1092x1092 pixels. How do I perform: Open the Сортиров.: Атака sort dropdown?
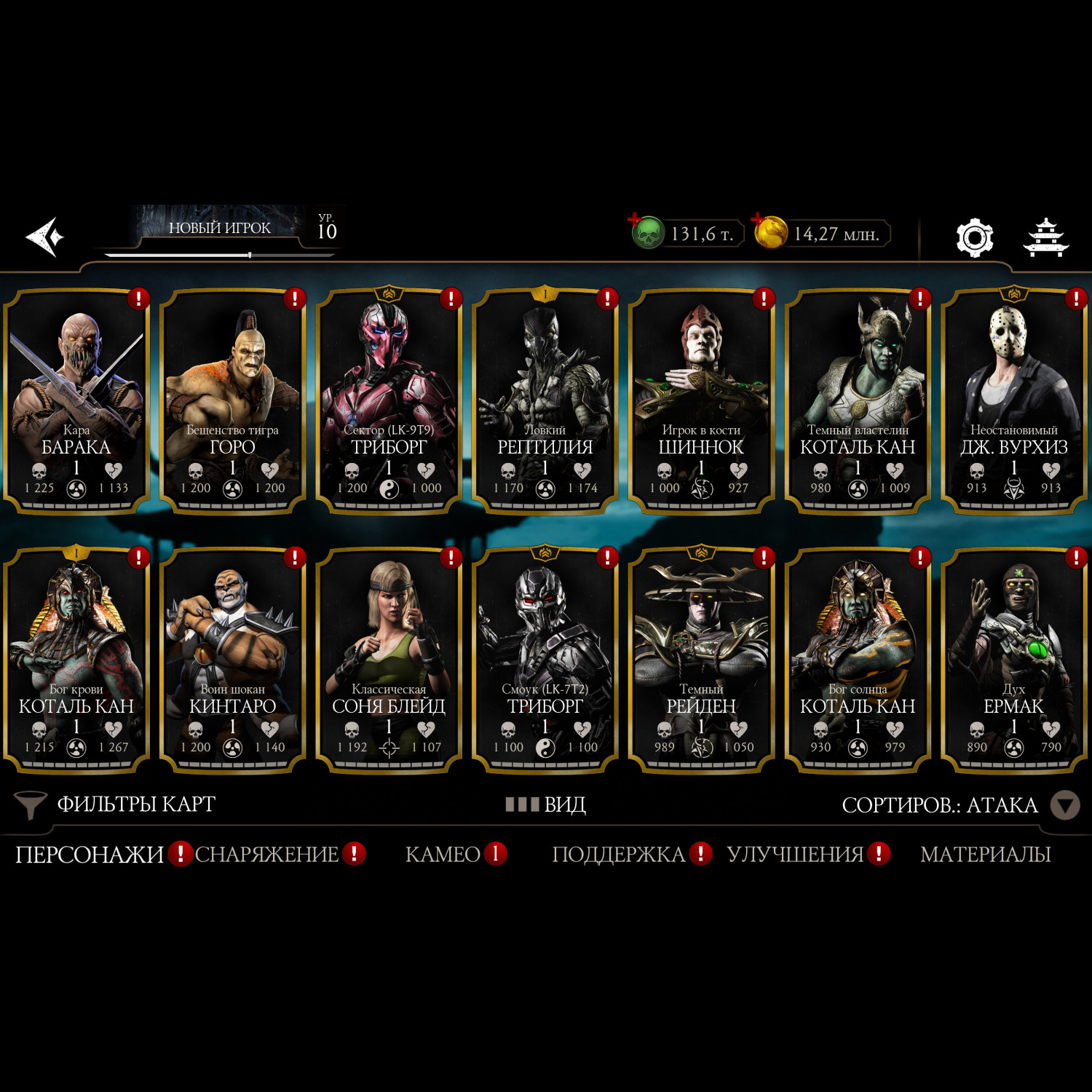point(954,805)
